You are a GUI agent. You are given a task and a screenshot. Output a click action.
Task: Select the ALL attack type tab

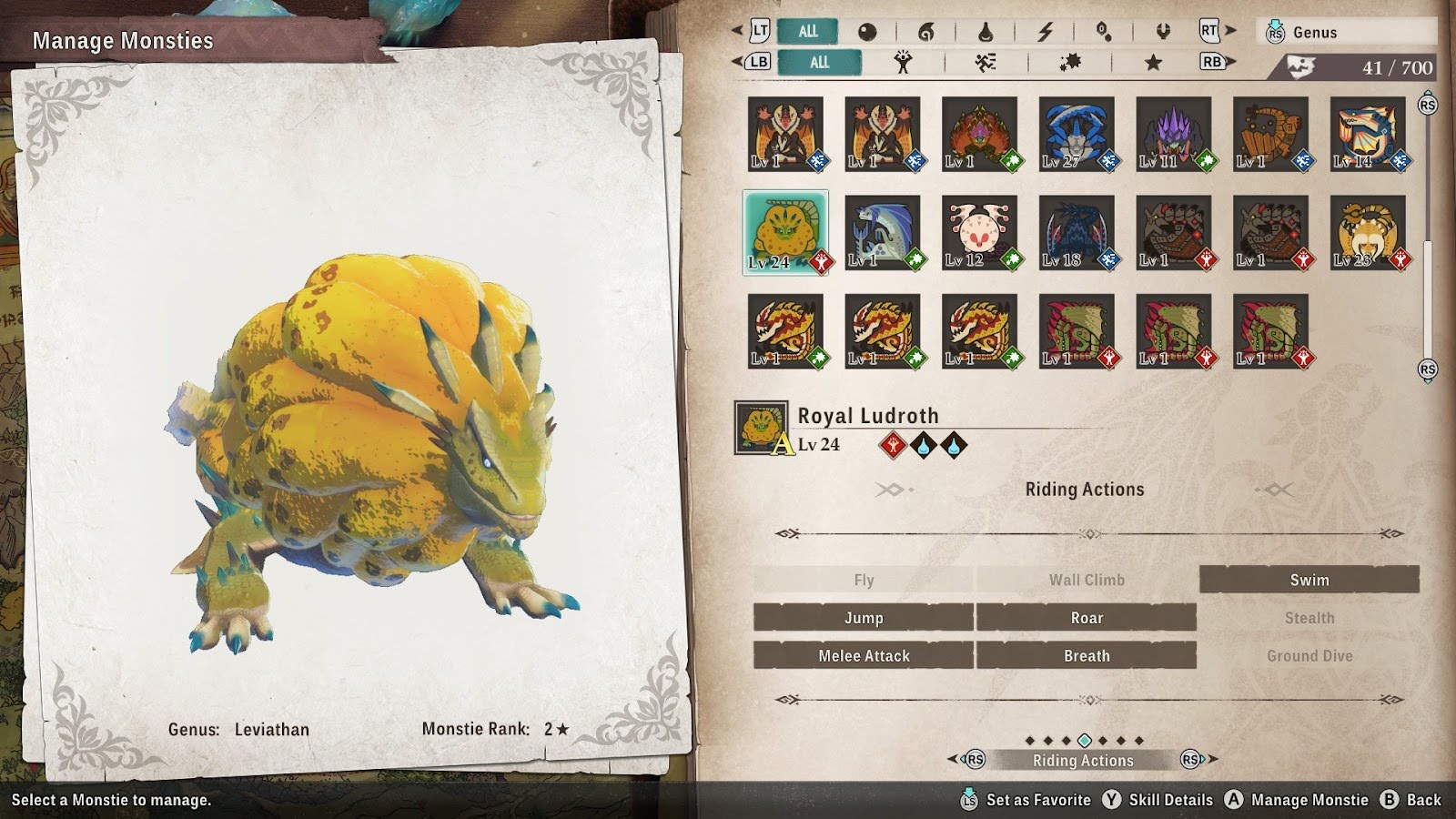(x=819, y=62)
